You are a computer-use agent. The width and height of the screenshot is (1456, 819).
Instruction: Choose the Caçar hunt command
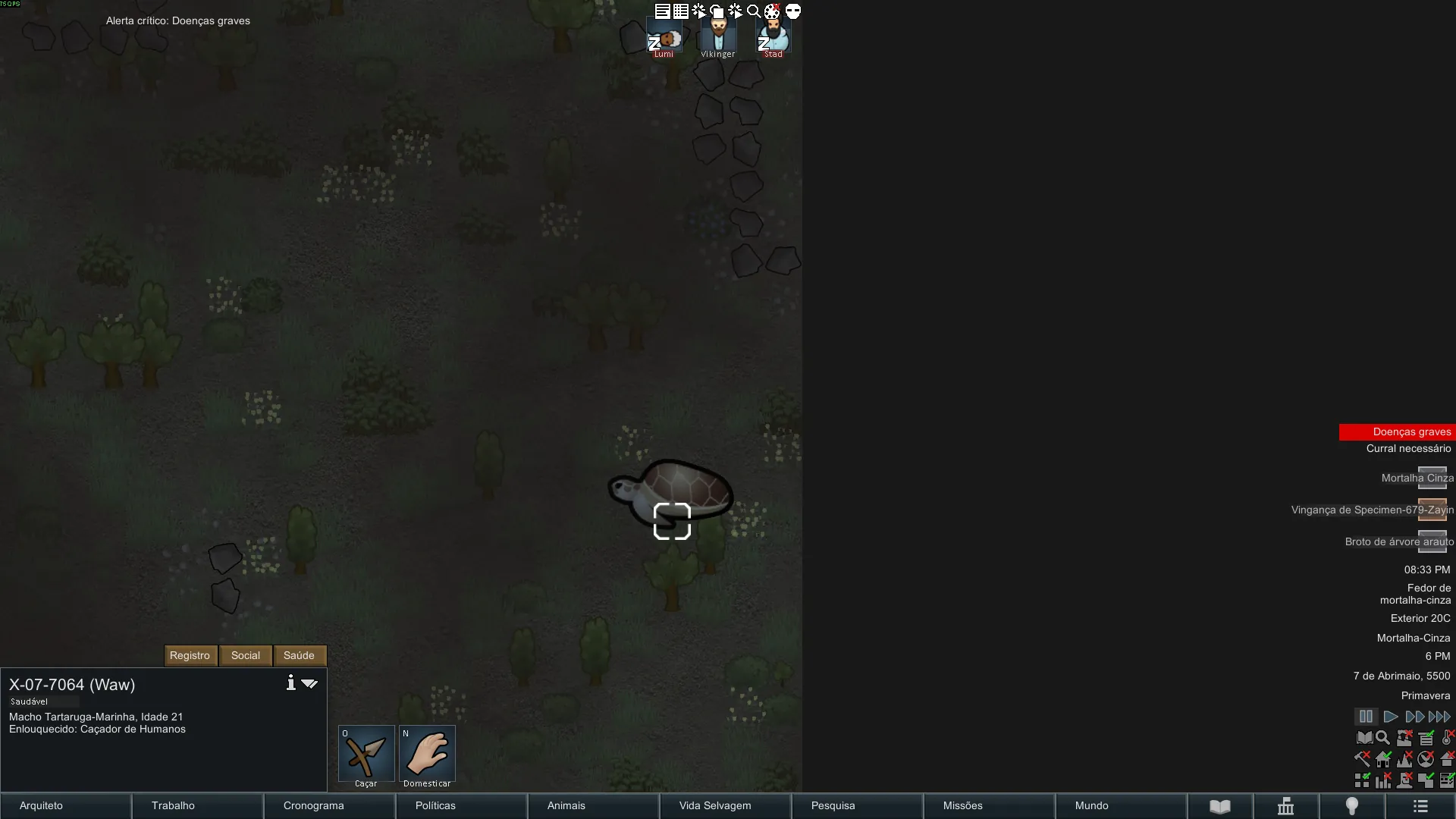tap(366, 755)
